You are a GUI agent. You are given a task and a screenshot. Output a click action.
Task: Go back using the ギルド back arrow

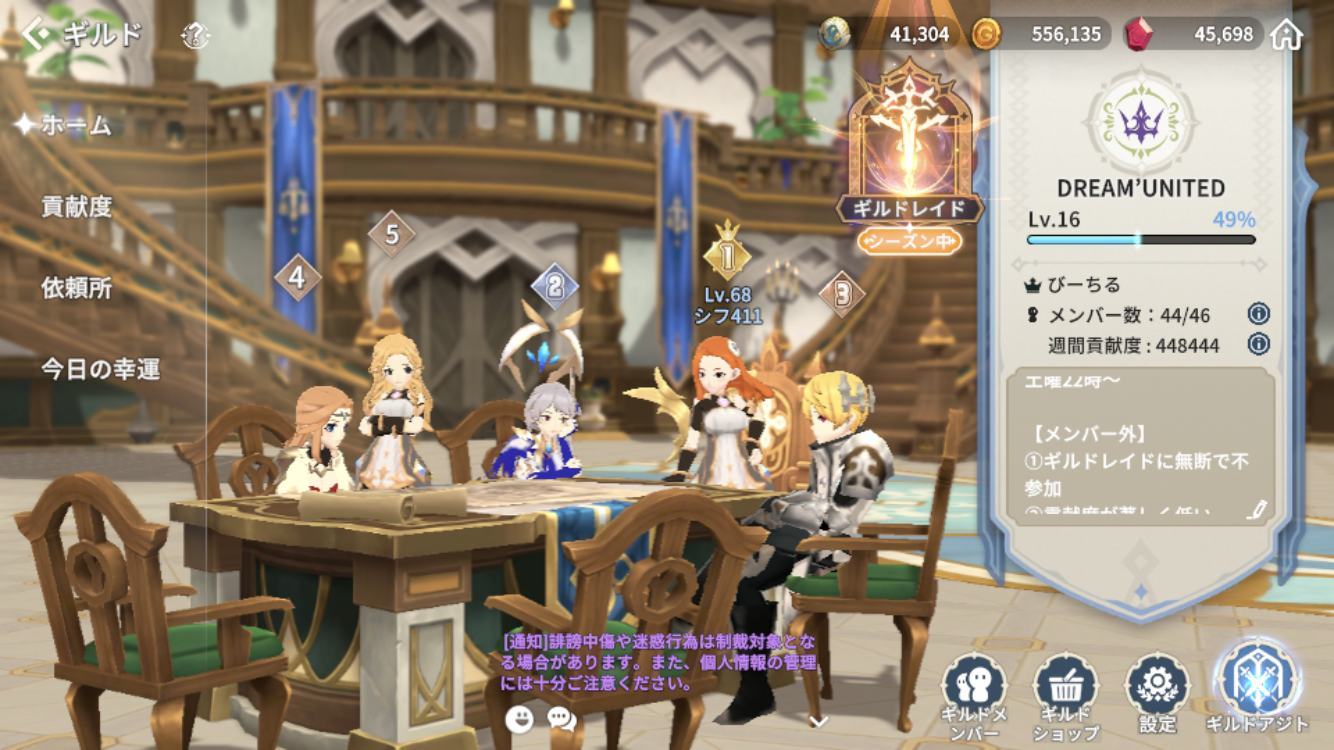(x=38, y=35)
